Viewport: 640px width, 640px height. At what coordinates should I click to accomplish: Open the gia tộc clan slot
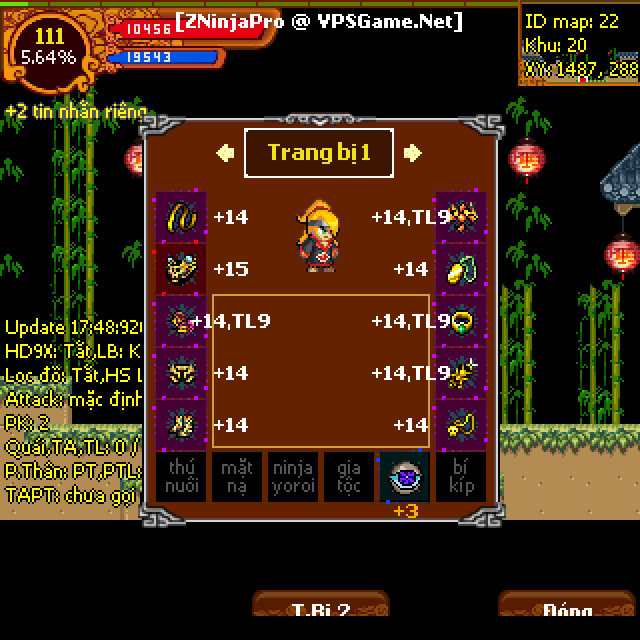pos(348,477)
